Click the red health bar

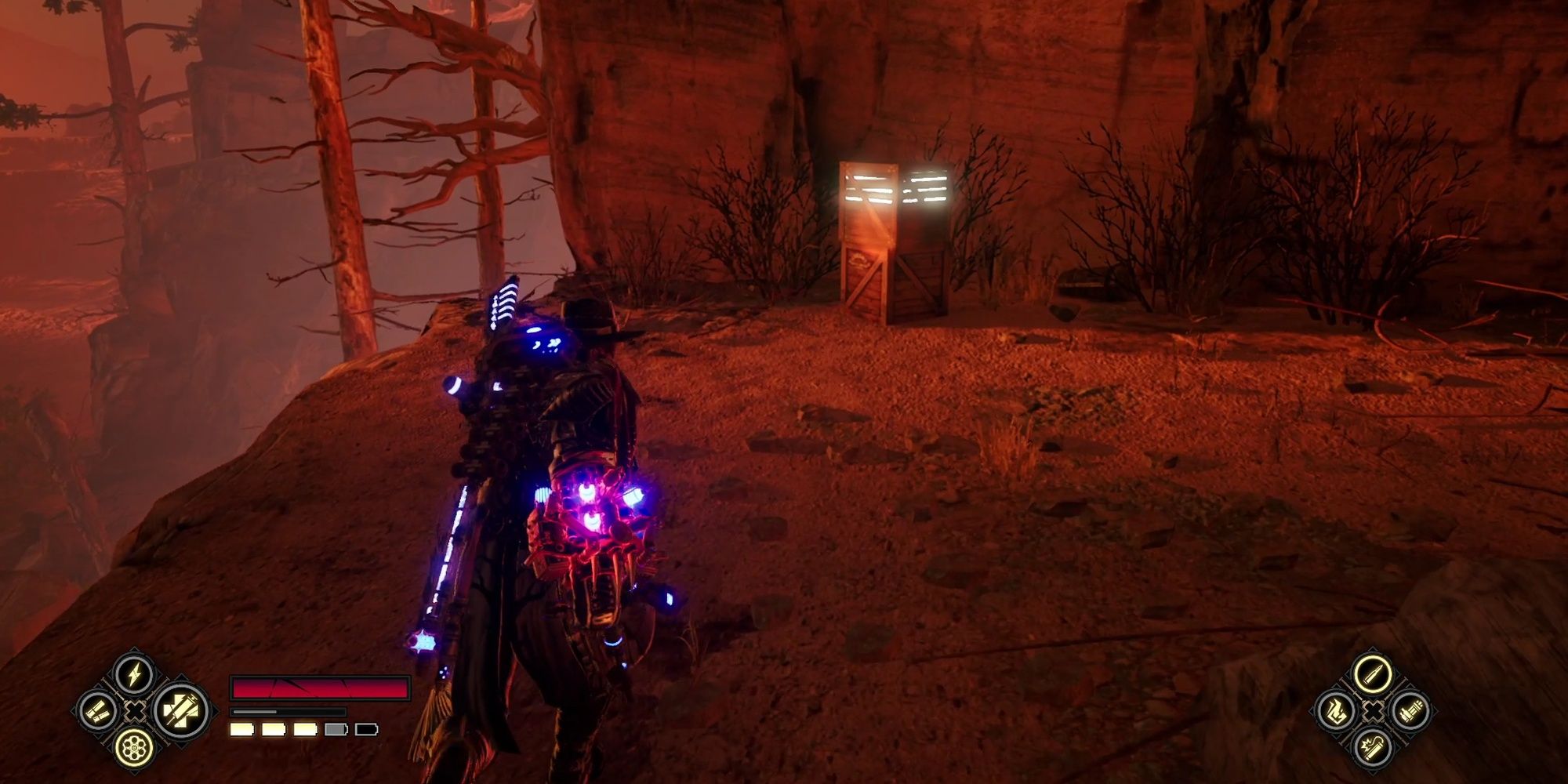click(x=321, y=687)
